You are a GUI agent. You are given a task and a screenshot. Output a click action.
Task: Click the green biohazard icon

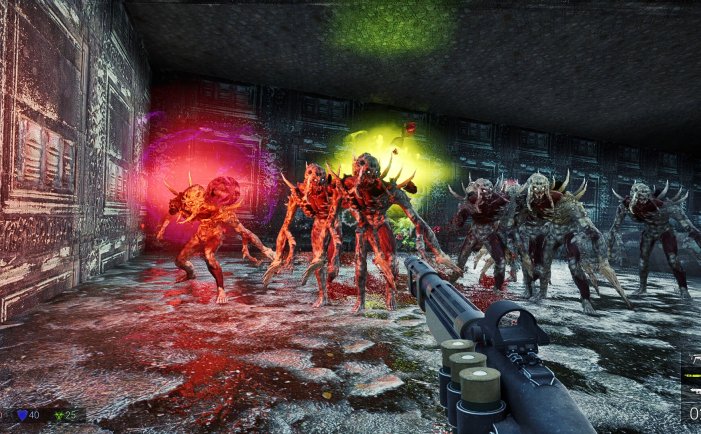56,415
